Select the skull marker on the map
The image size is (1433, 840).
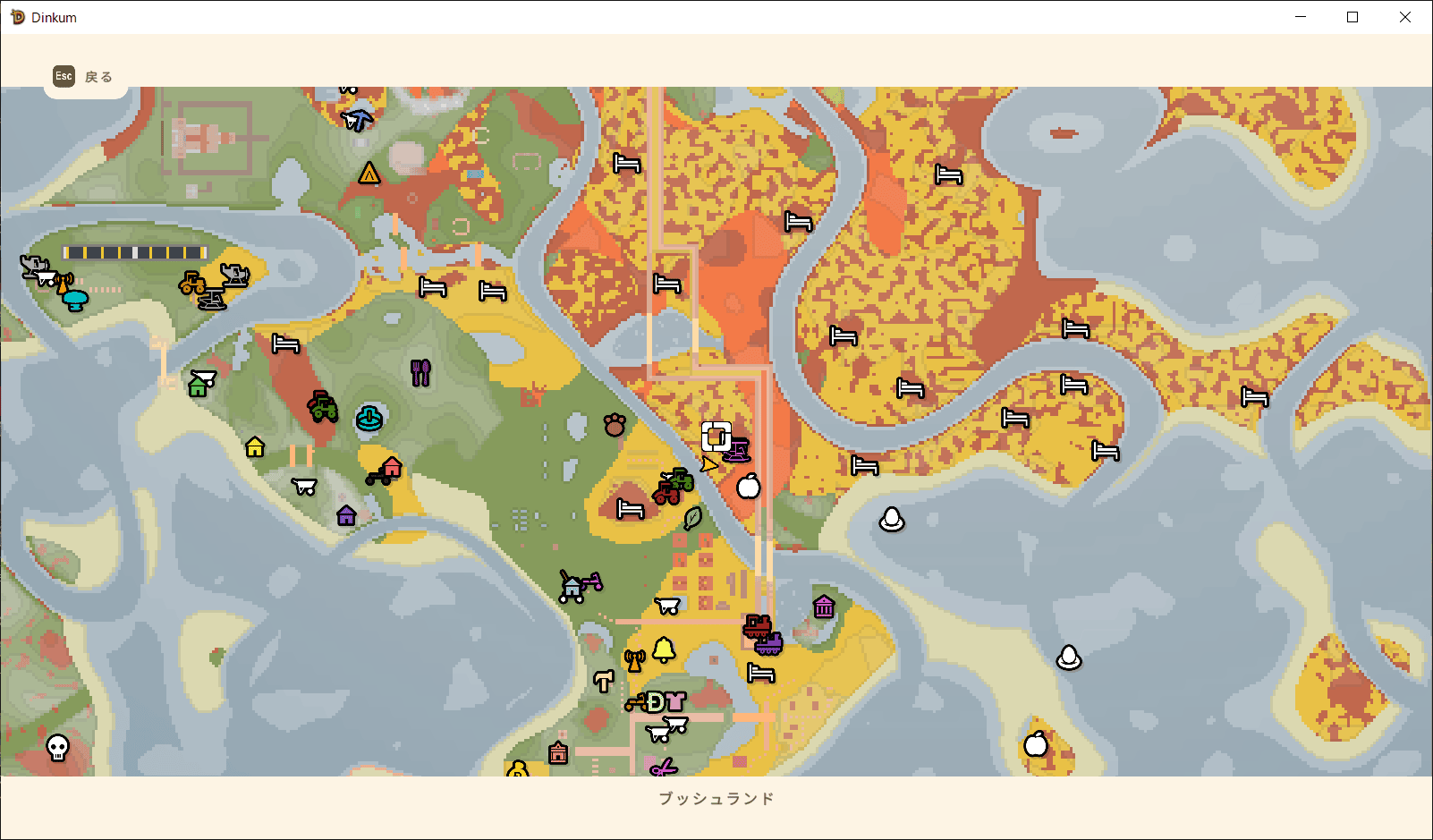tap(58, 747)
